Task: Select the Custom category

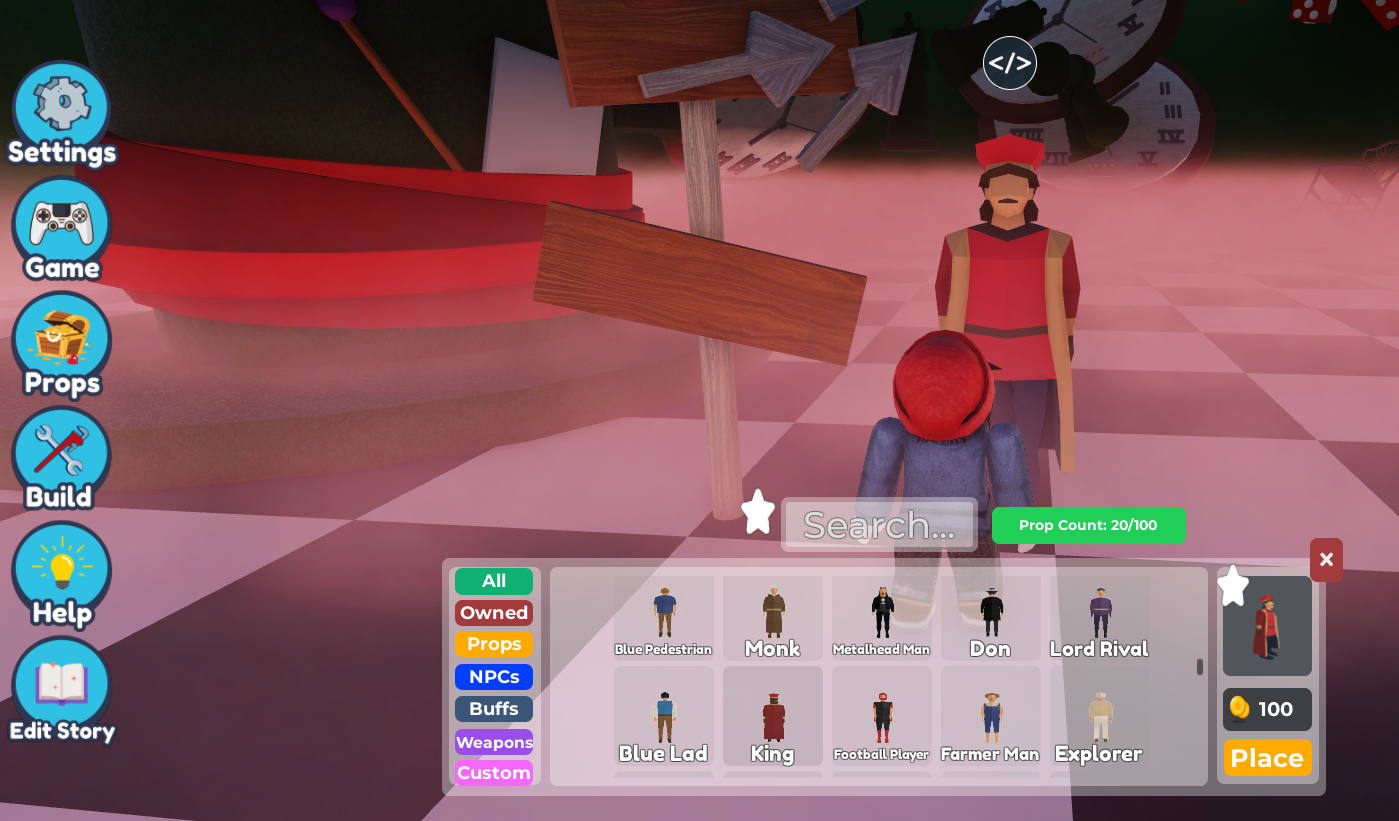Action: 494,773
